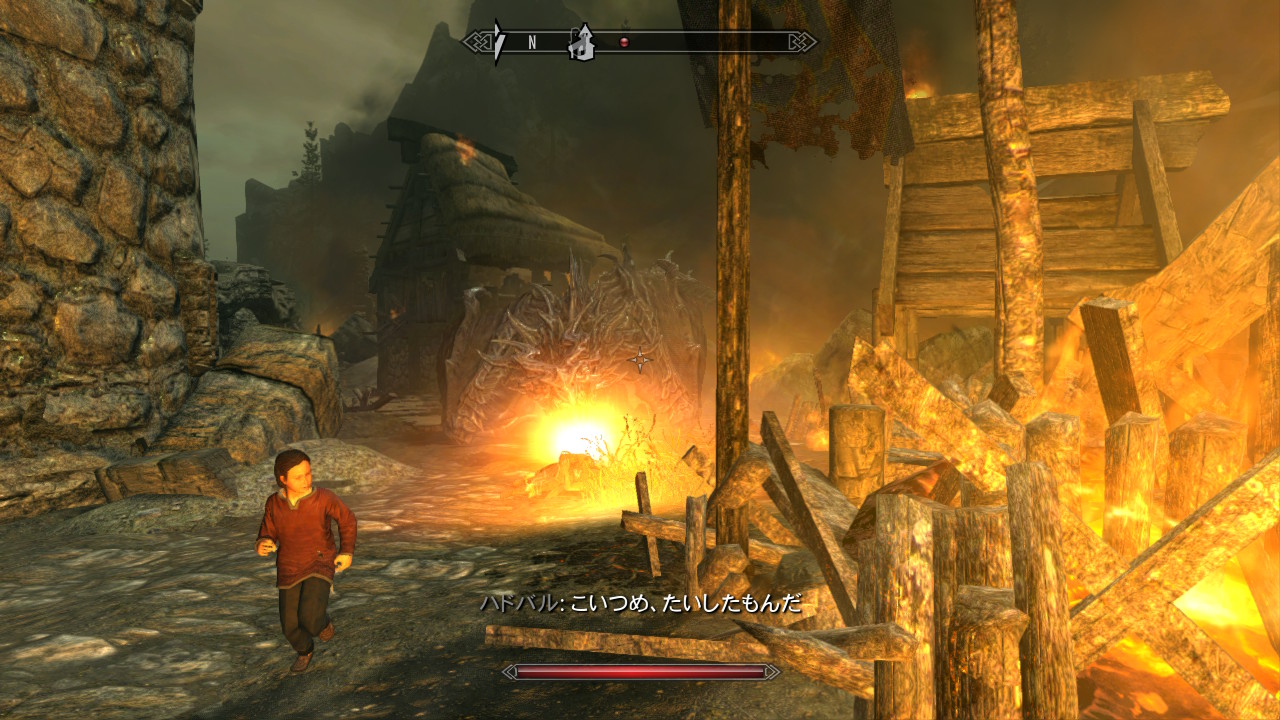Click the red enemy dot on the compass
This screenshot has height=720, width=1280.
[625, 42]
